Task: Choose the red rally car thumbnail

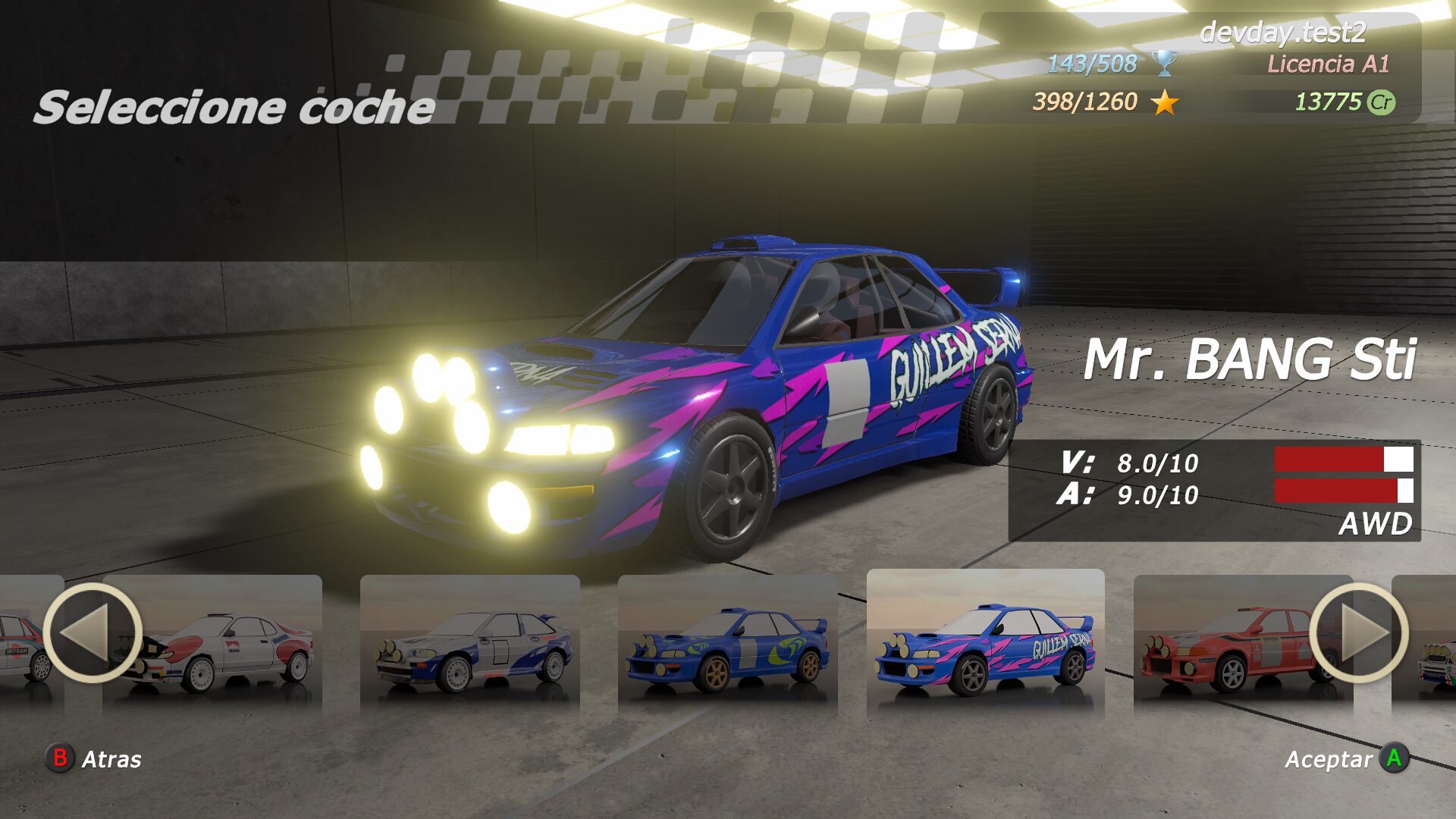Action: click(1228, 645)
